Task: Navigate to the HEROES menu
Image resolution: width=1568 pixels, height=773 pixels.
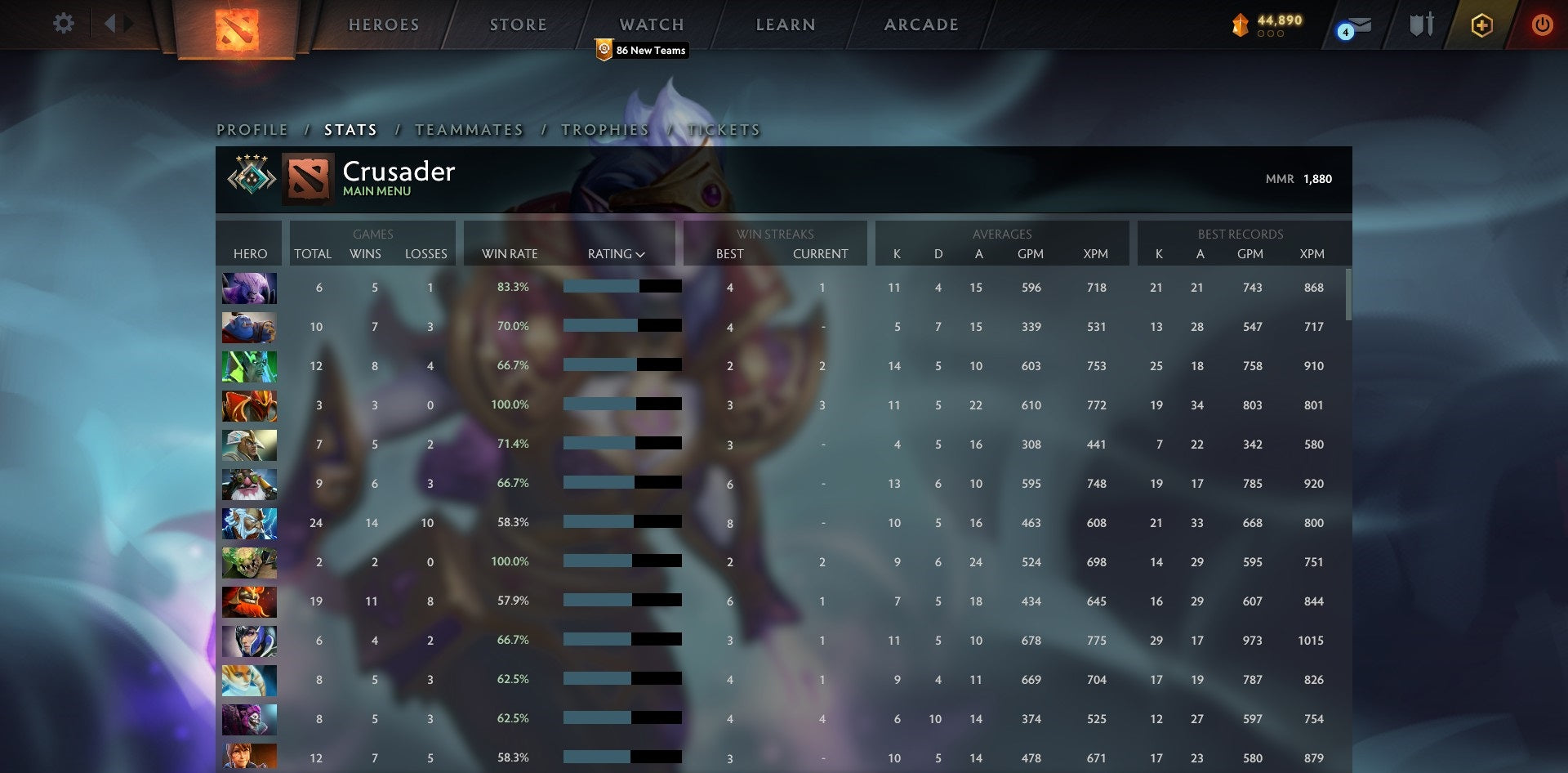Action: [x=384, y=25]
